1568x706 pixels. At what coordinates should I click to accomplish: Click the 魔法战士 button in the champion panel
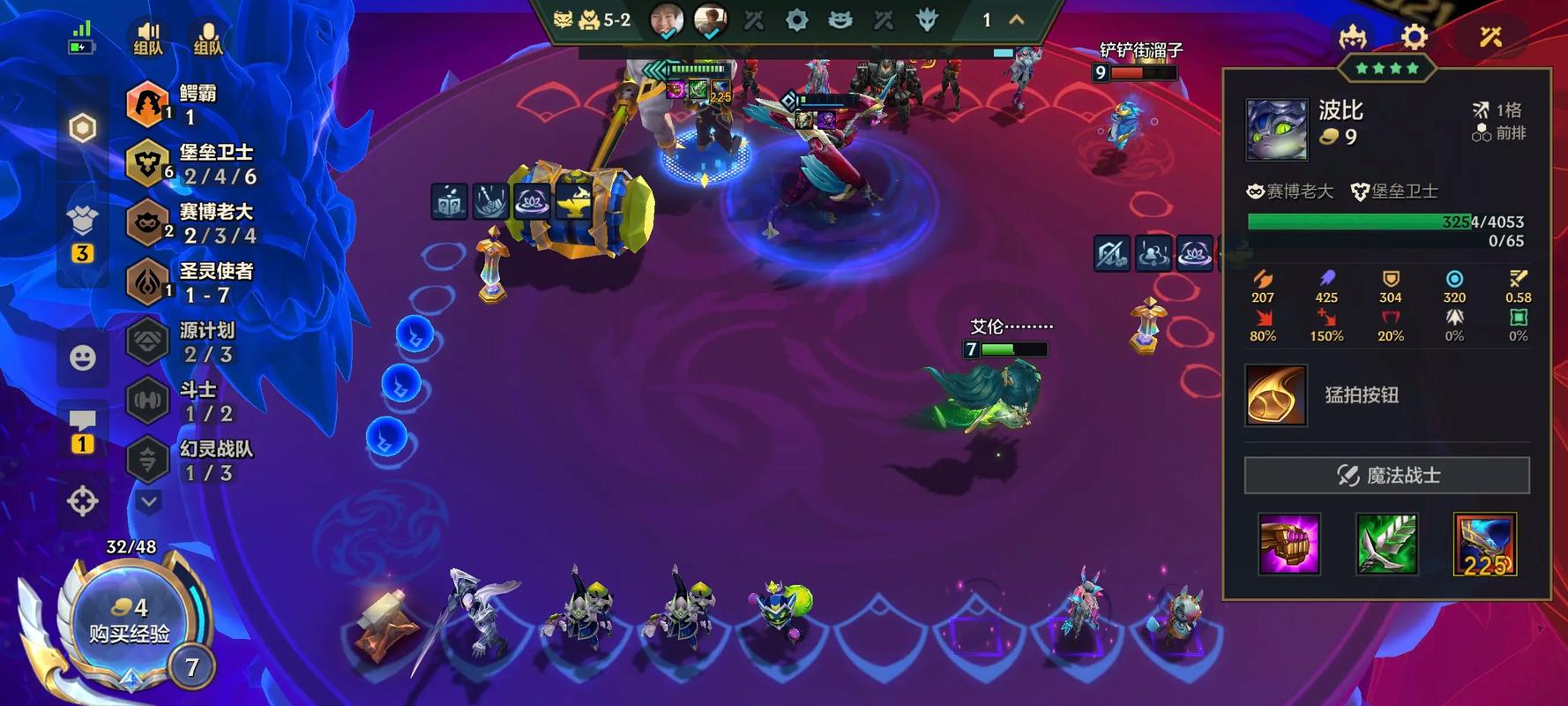point(1386,476)
